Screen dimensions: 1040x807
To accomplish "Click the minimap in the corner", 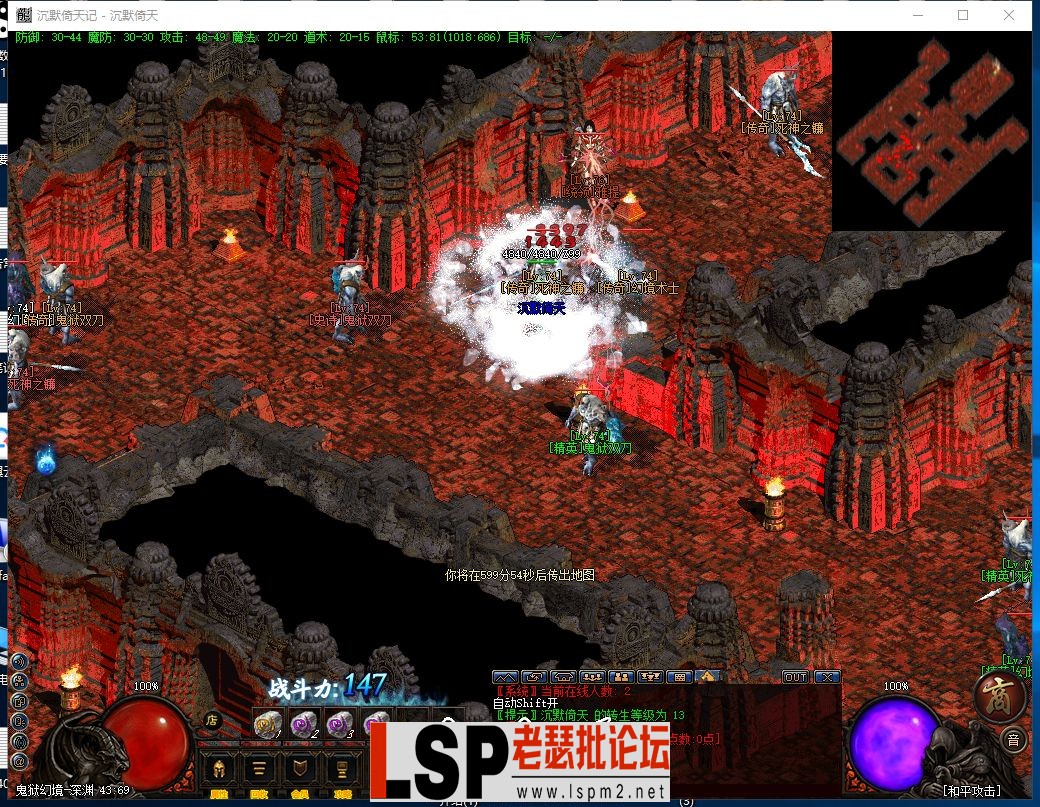I will point(930,130).
